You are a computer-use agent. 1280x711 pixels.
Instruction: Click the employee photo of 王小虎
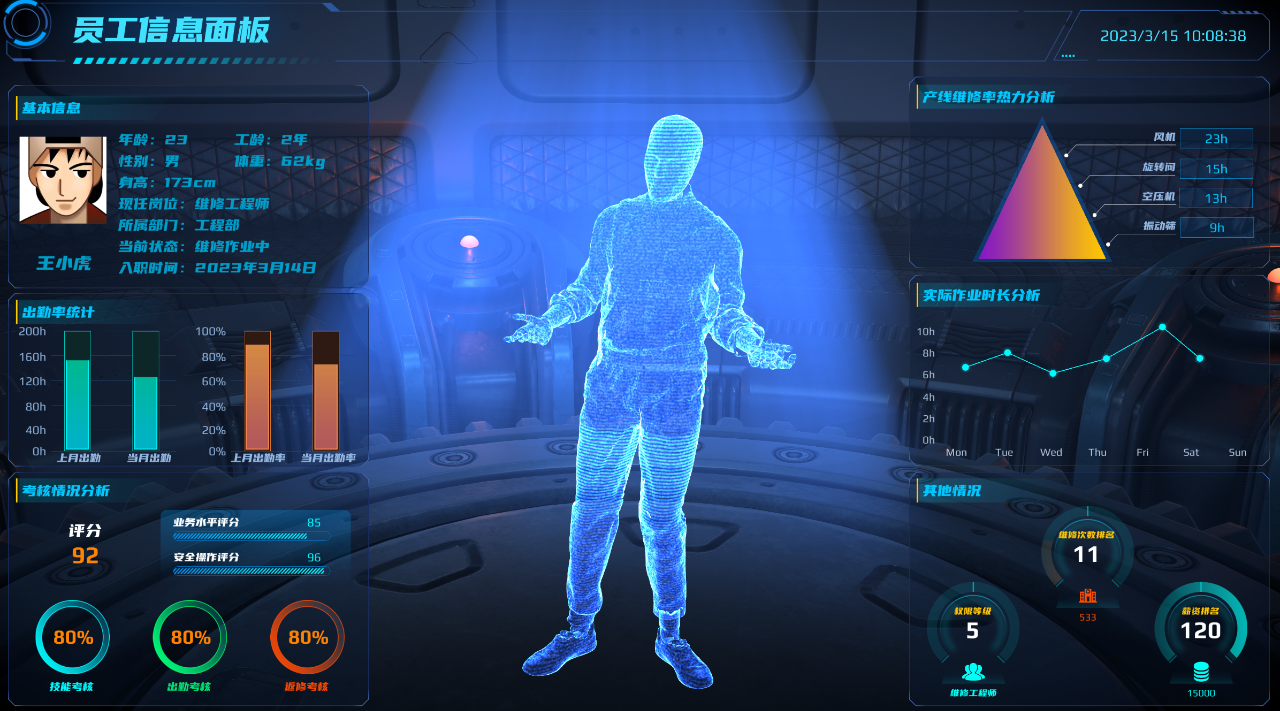63,180
